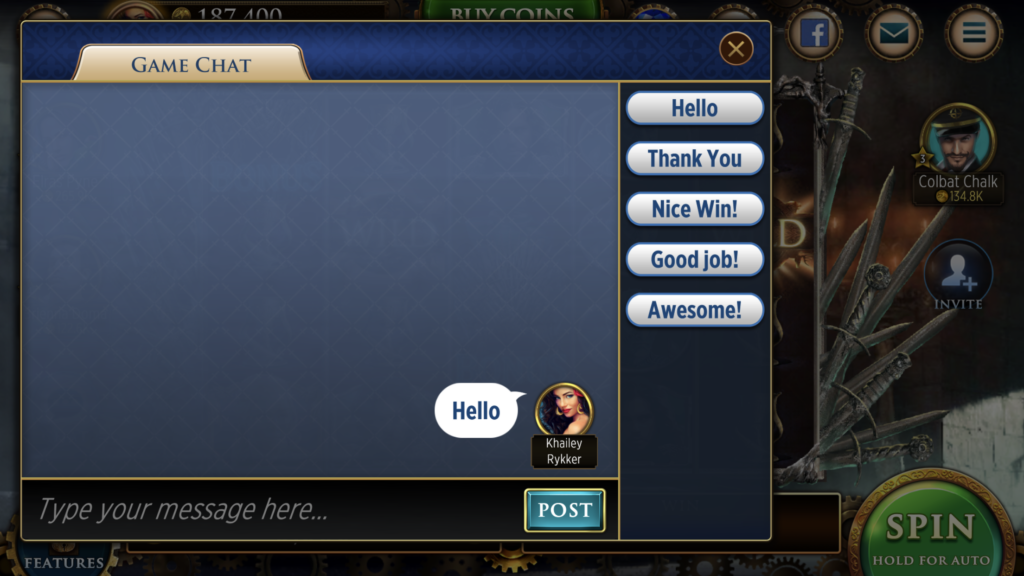View Colbat Chalk's player profile
1024x576 pixels.
tap(957, 138)
